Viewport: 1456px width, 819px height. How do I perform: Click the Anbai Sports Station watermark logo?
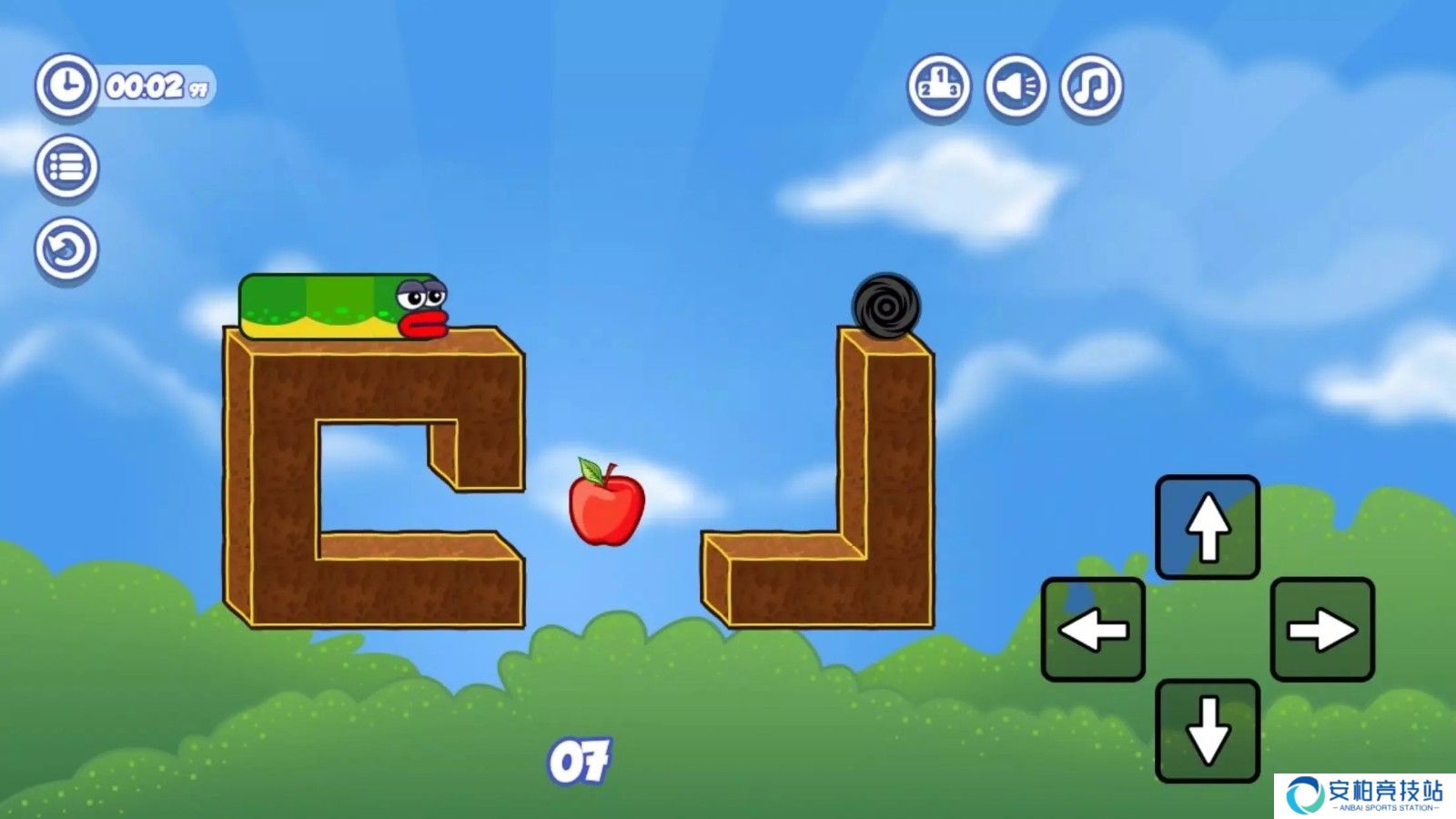1364,795
